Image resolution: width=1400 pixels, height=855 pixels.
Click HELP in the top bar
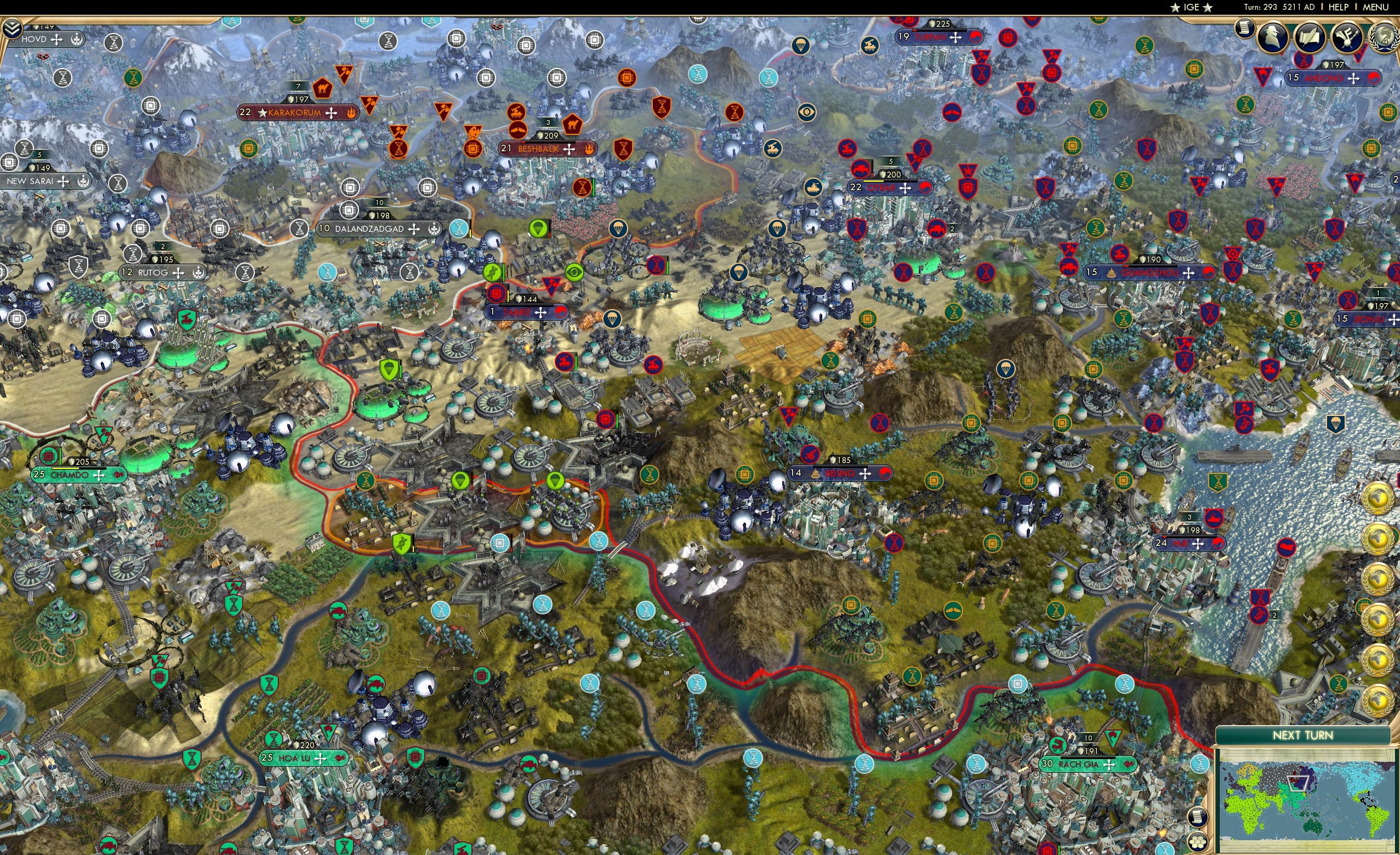coord(1340,7)
